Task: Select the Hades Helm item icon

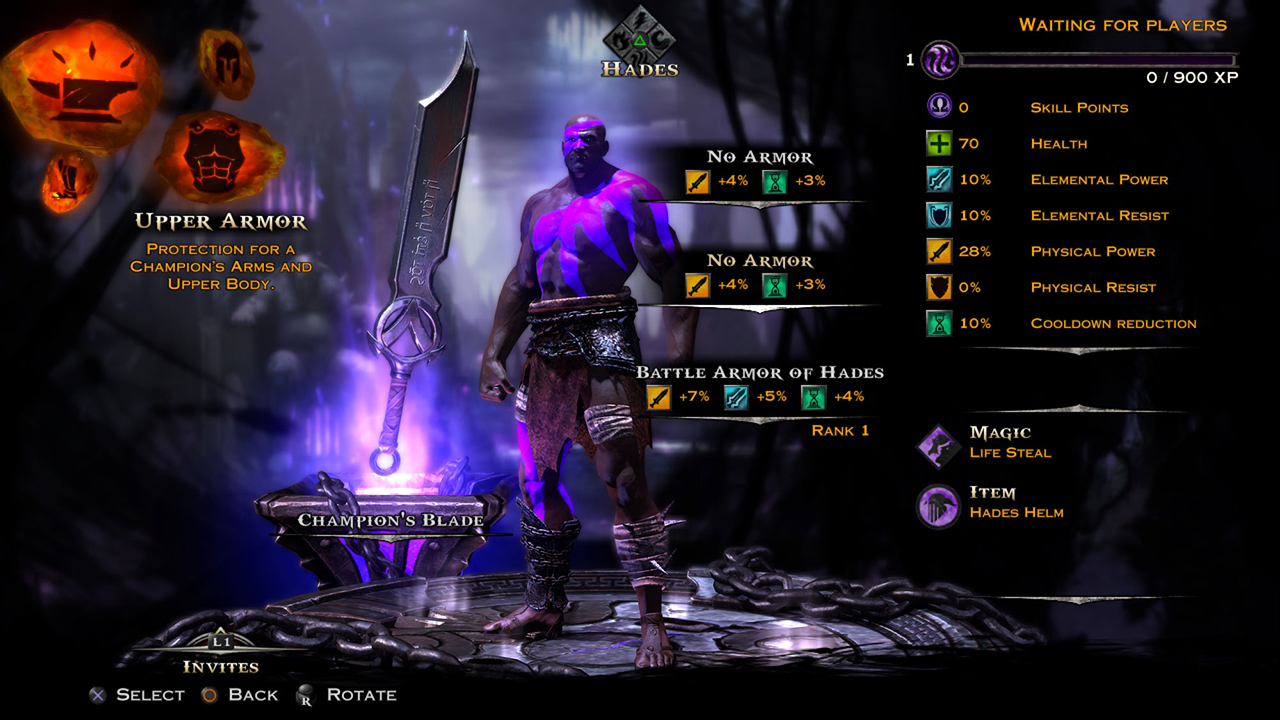Action: coord(939,504)
